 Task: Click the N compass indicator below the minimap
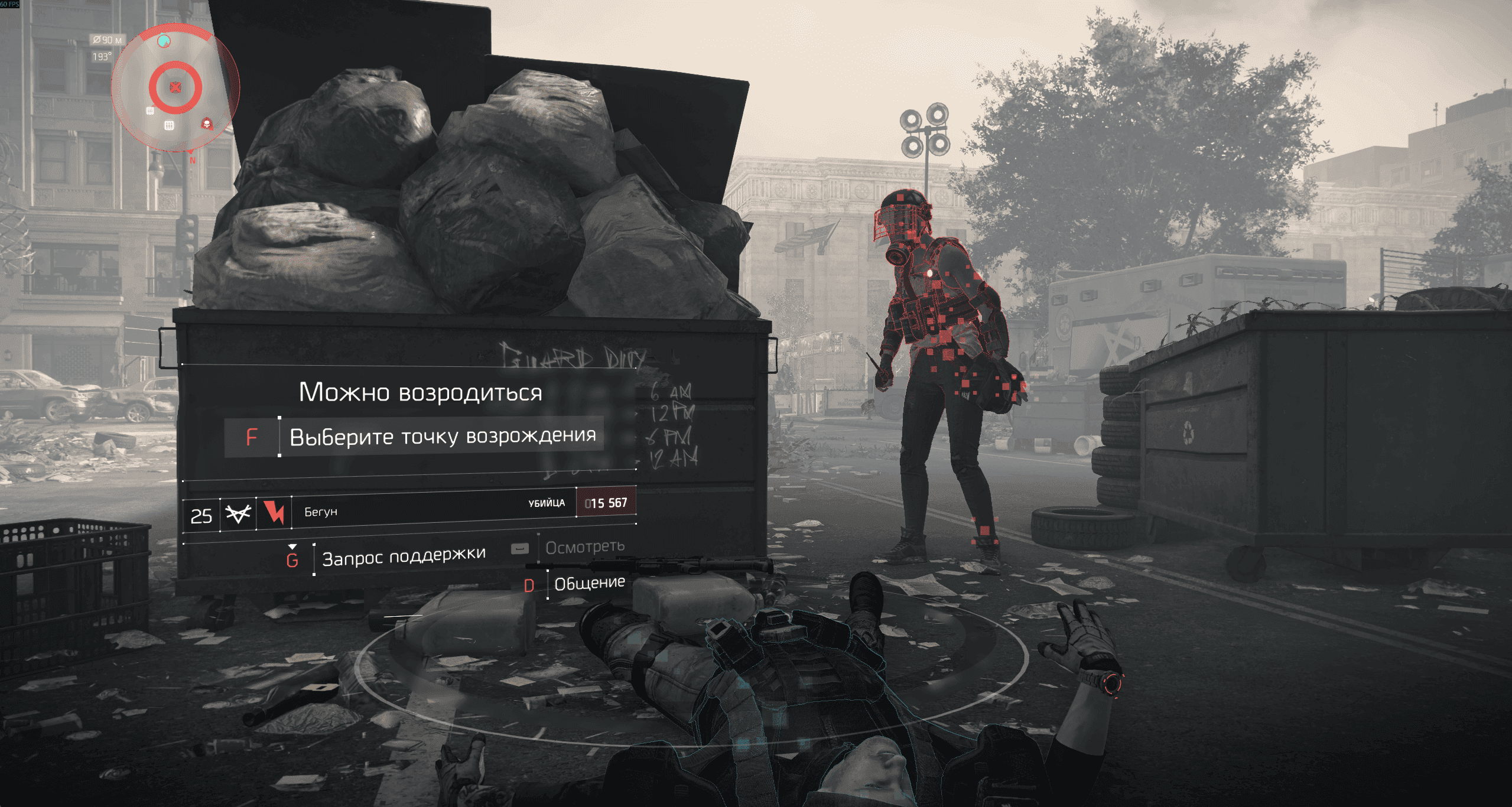(192, 160)
